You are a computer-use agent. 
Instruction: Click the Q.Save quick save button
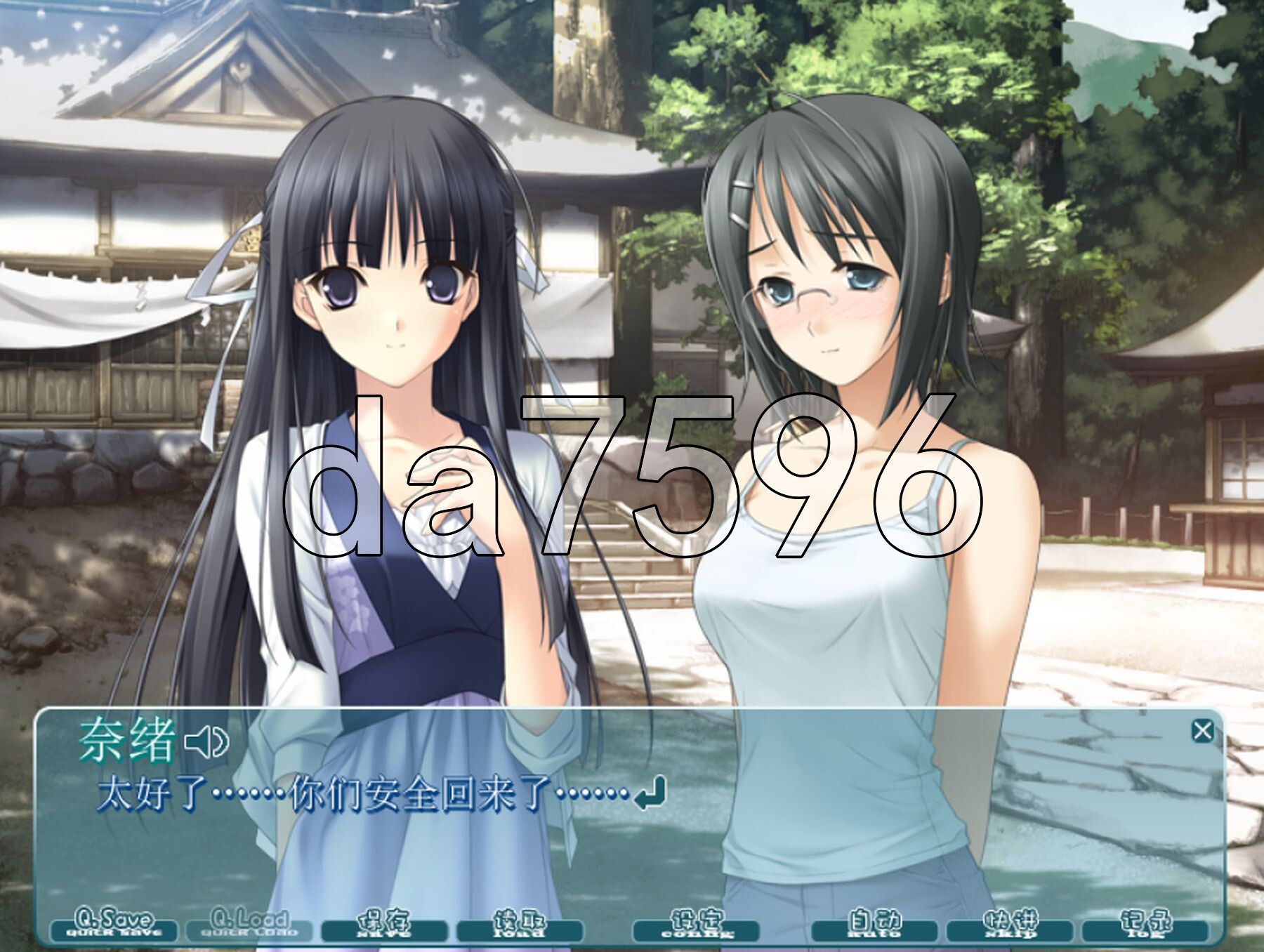pos(114,925)
